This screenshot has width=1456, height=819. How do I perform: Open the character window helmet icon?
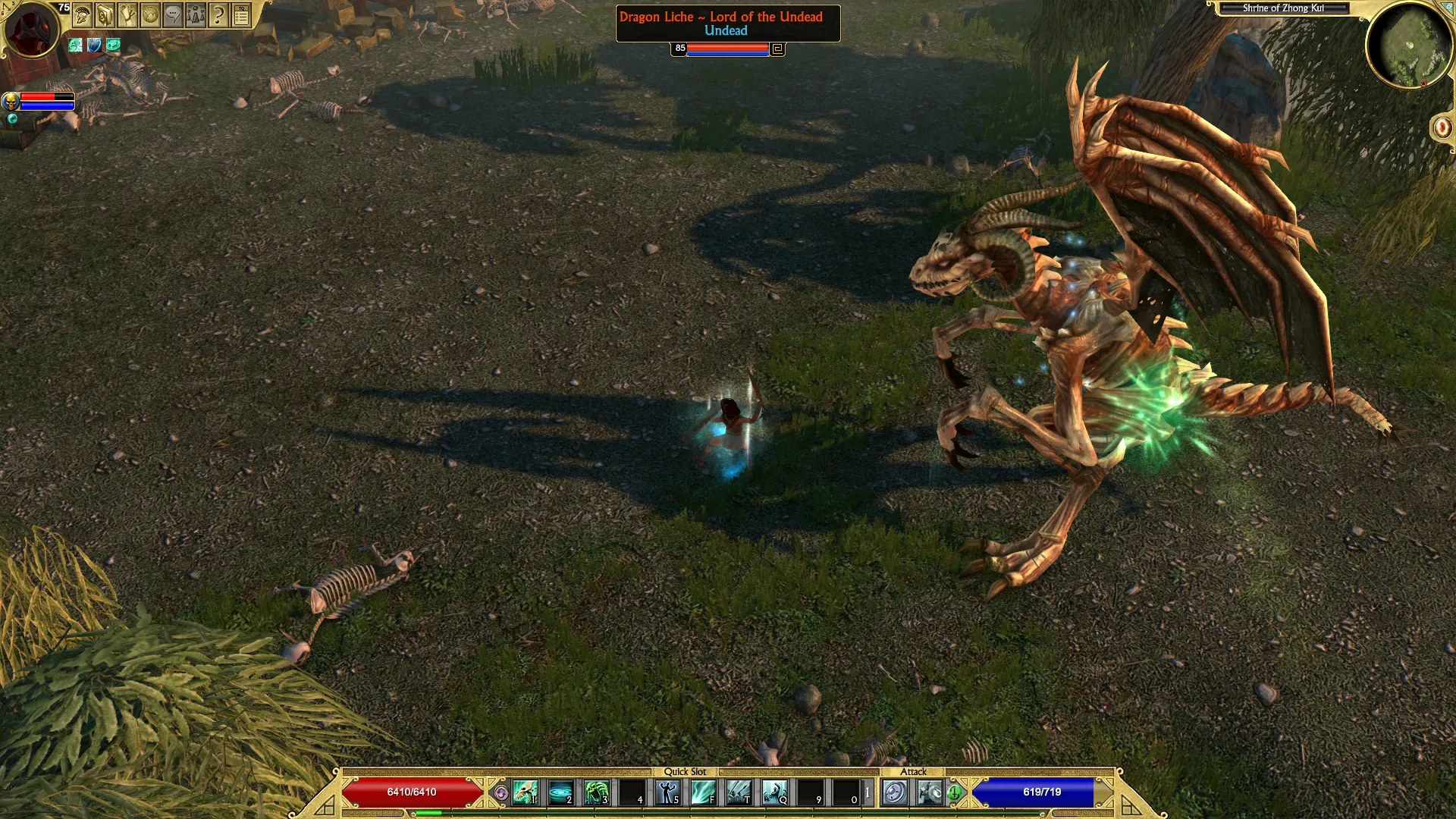point(83,15)
